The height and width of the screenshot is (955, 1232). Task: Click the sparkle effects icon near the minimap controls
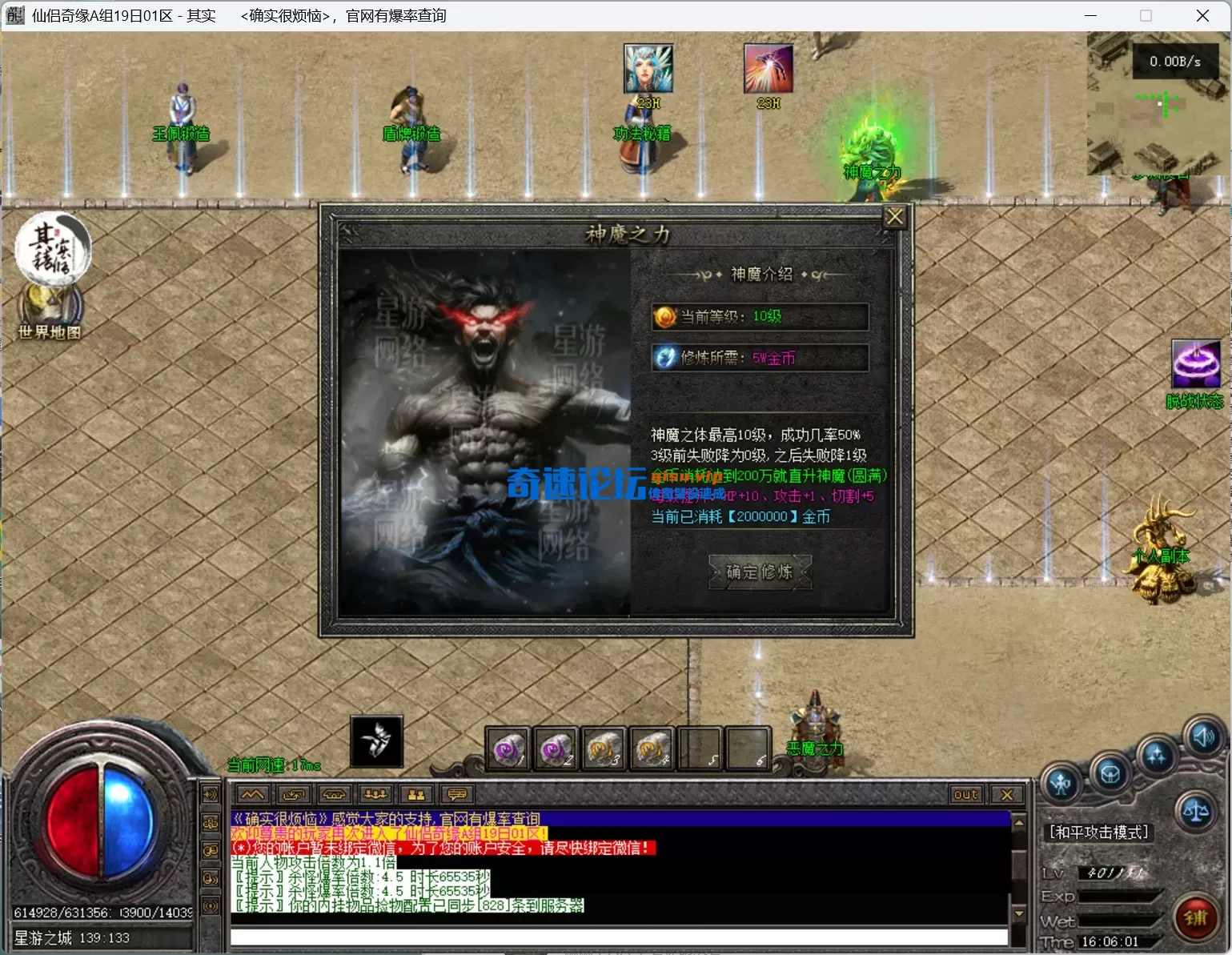pos(1158,756)
